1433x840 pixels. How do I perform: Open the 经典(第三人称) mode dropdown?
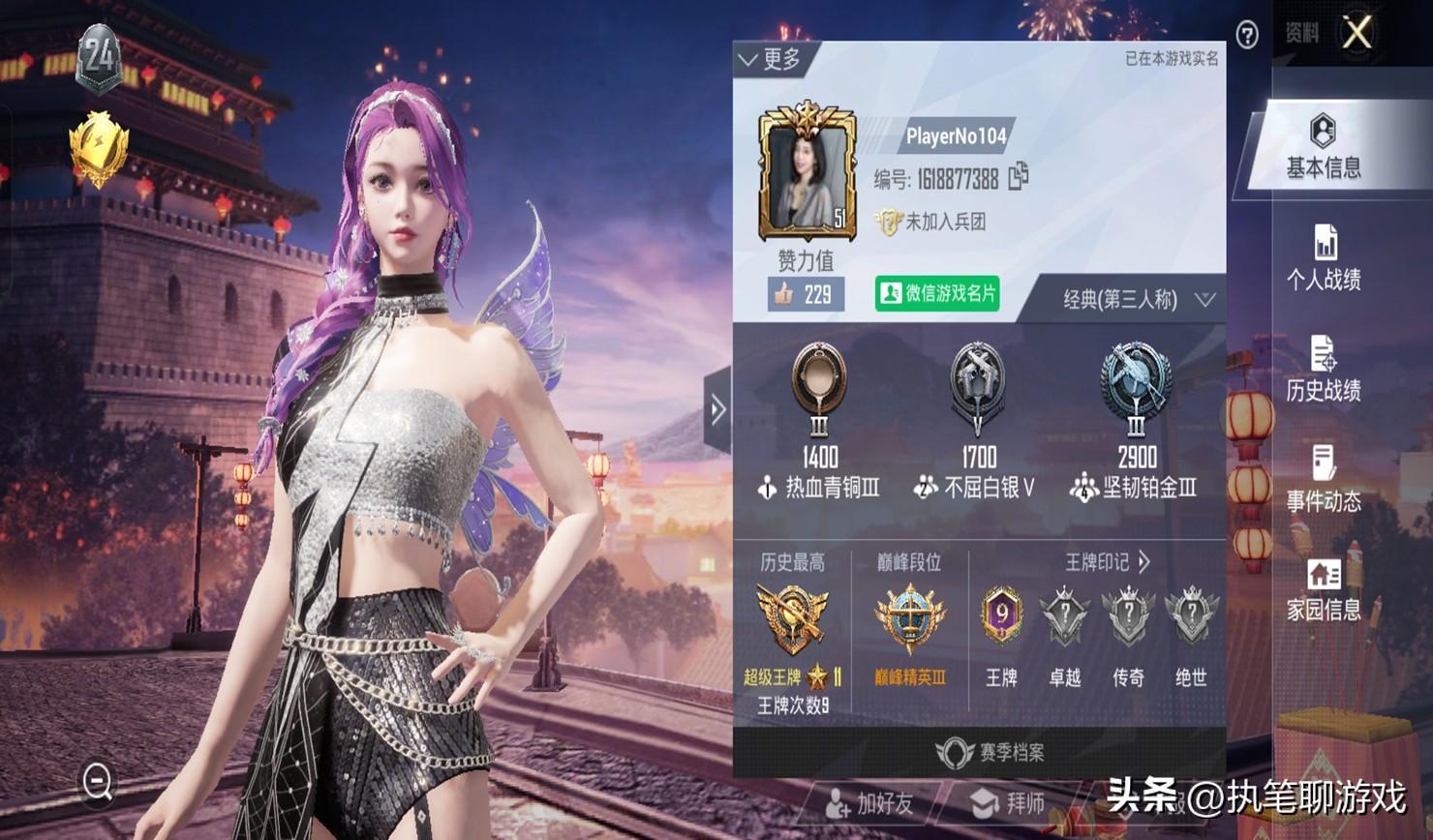(x=1137, y=300)
